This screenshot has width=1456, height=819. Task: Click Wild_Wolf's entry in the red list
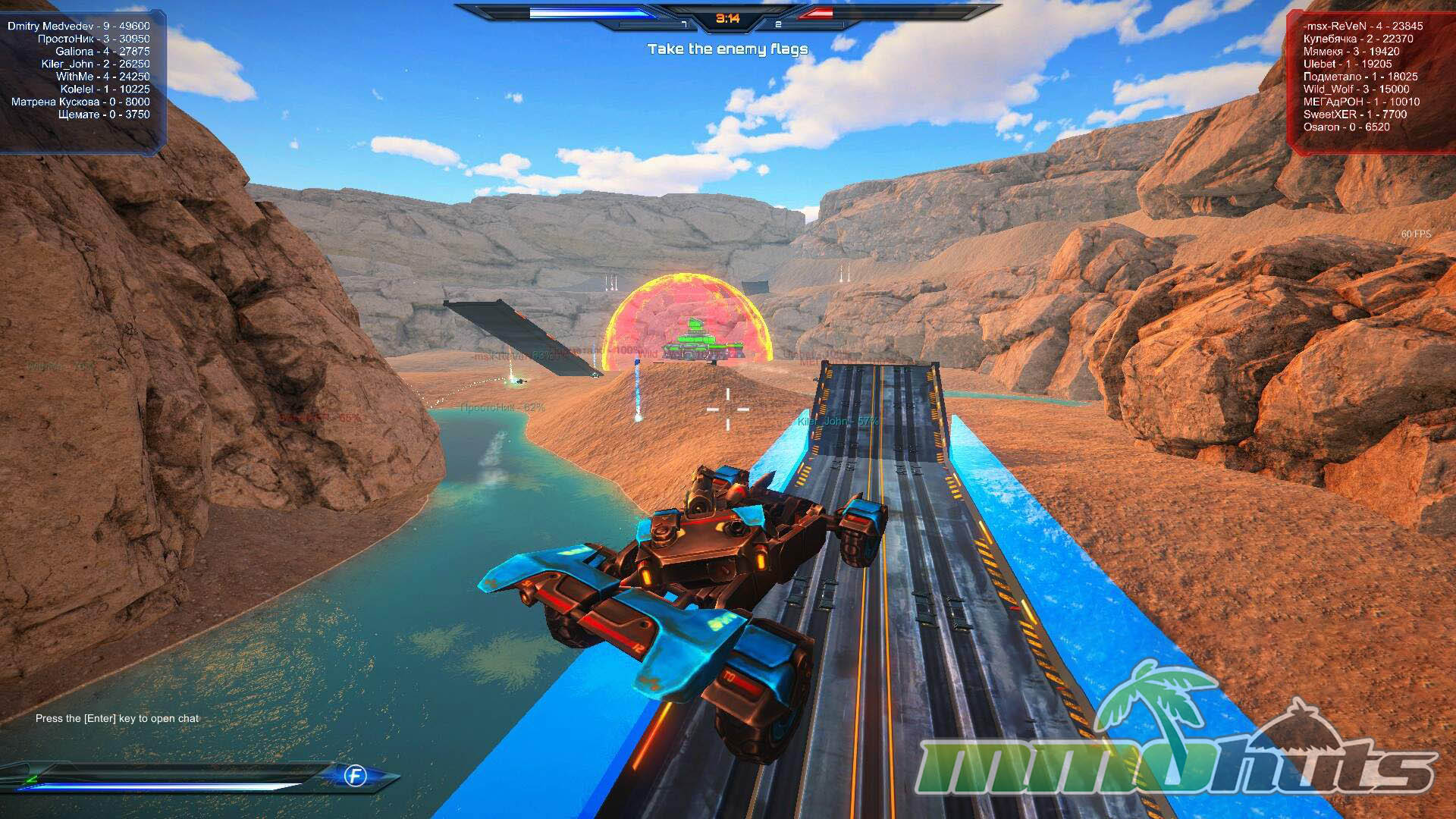pos(1356,89)
